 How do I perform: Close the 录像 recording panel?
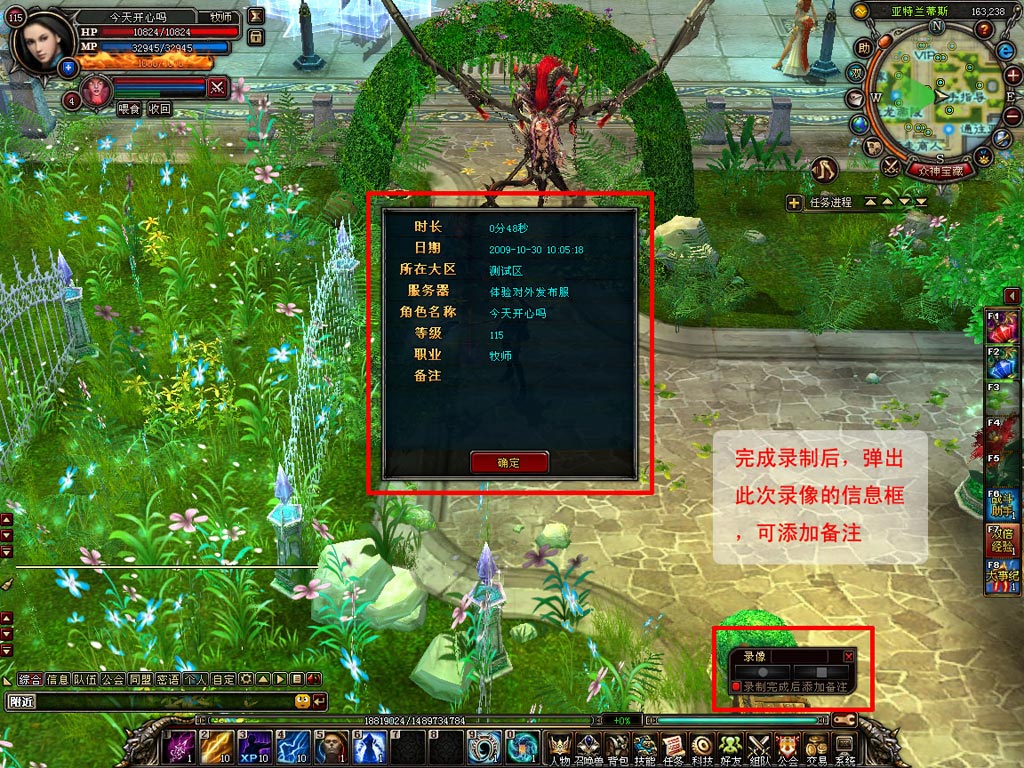tap(849, 656)
